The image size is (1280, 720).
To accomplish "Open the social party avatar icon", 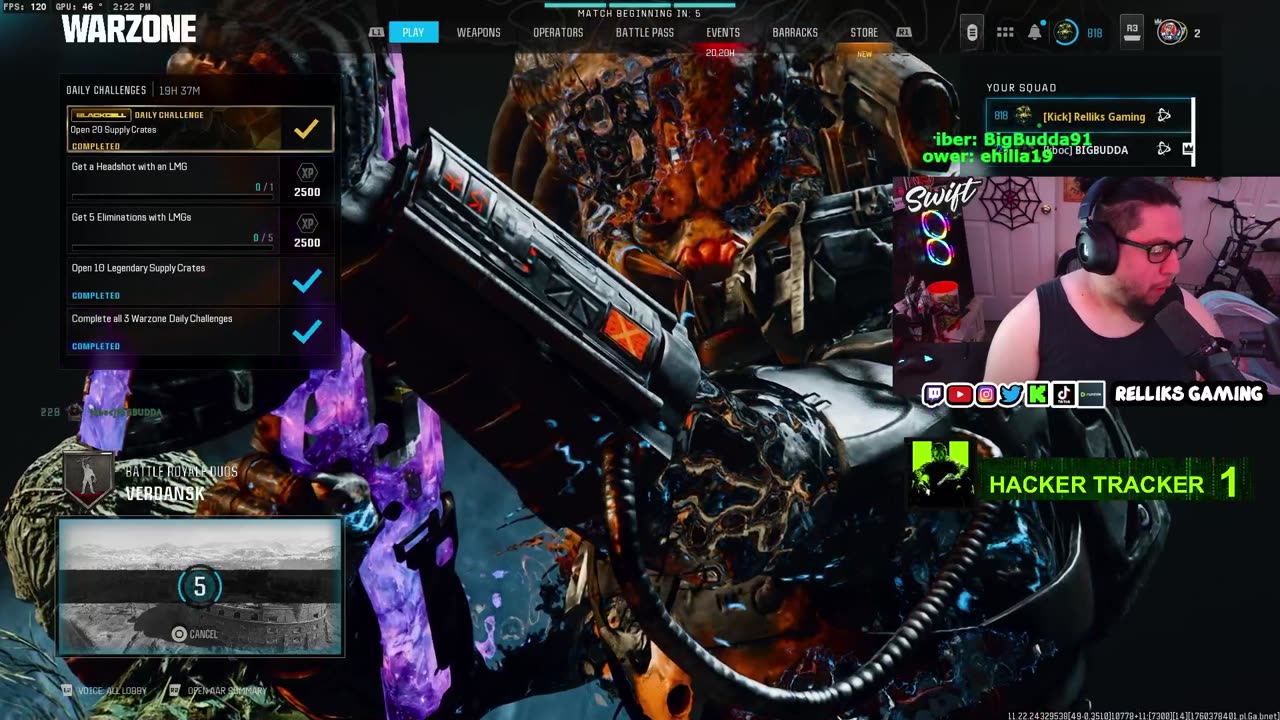I will coord(1171,32).
